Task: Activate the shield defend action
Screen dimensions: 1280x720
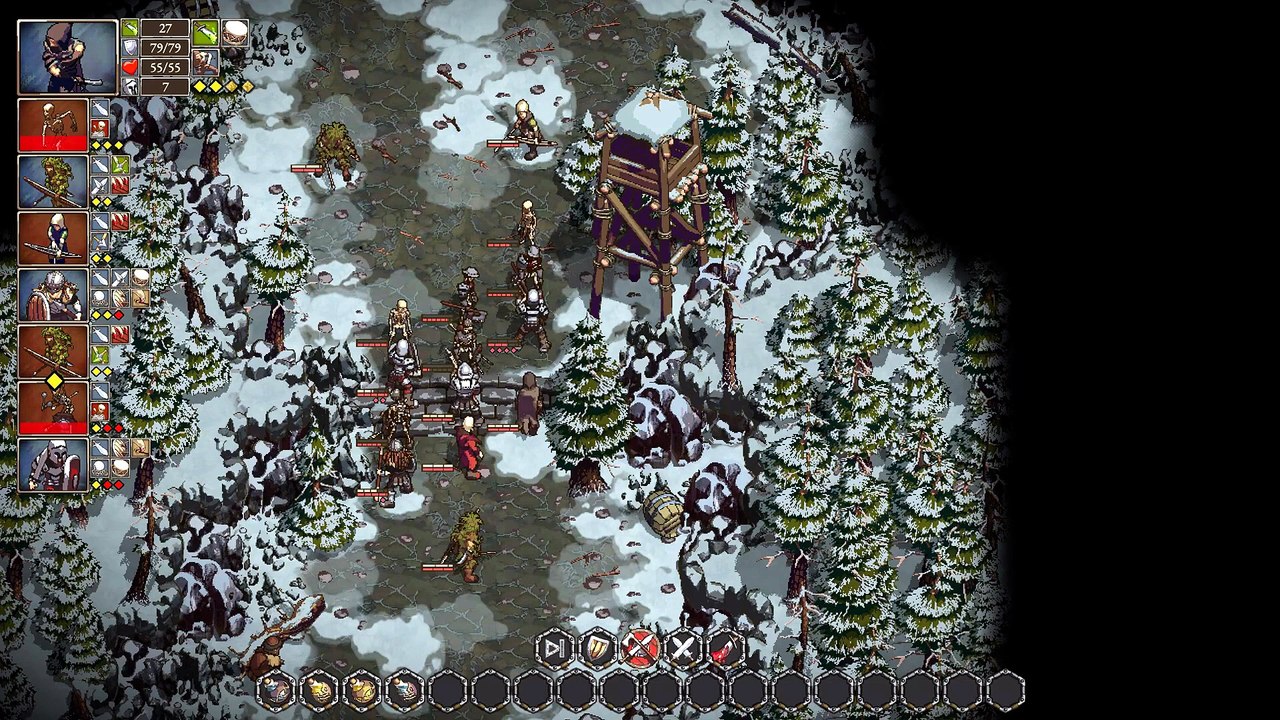Action: tap(597, 649)
